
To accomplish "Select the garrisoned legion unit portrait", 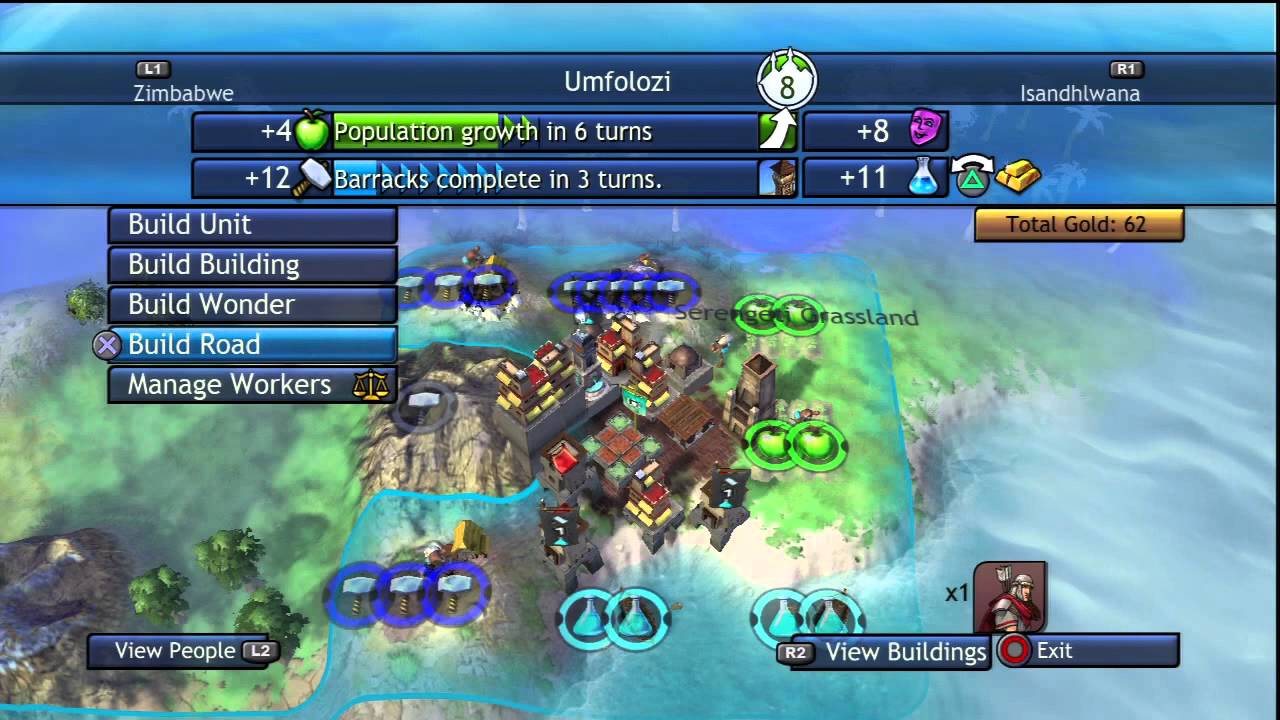I will click(1009, 596).
